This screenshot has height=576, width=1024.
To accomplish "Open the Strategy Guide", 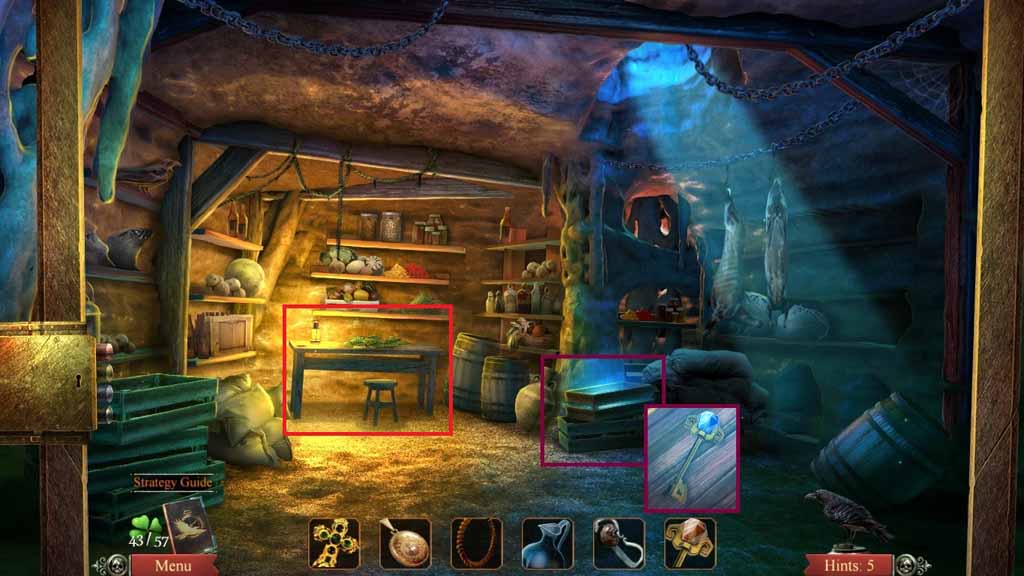I will coord(173,482).
